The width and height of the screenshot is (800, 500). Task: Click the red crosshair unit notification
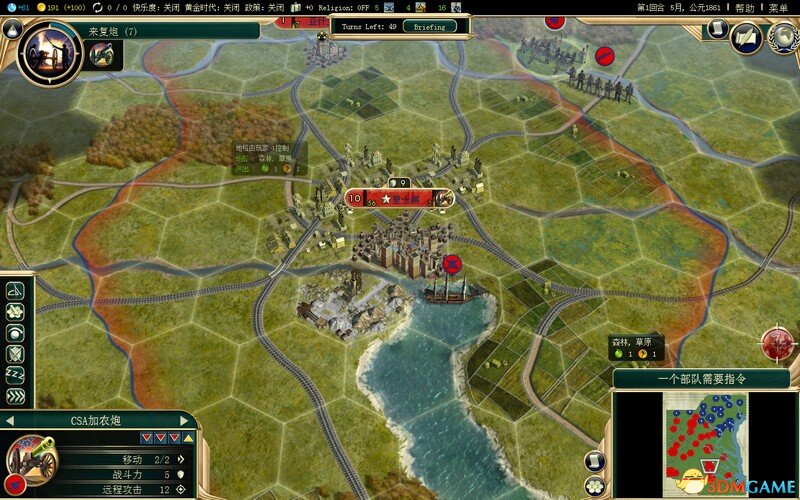click(778, 343)
